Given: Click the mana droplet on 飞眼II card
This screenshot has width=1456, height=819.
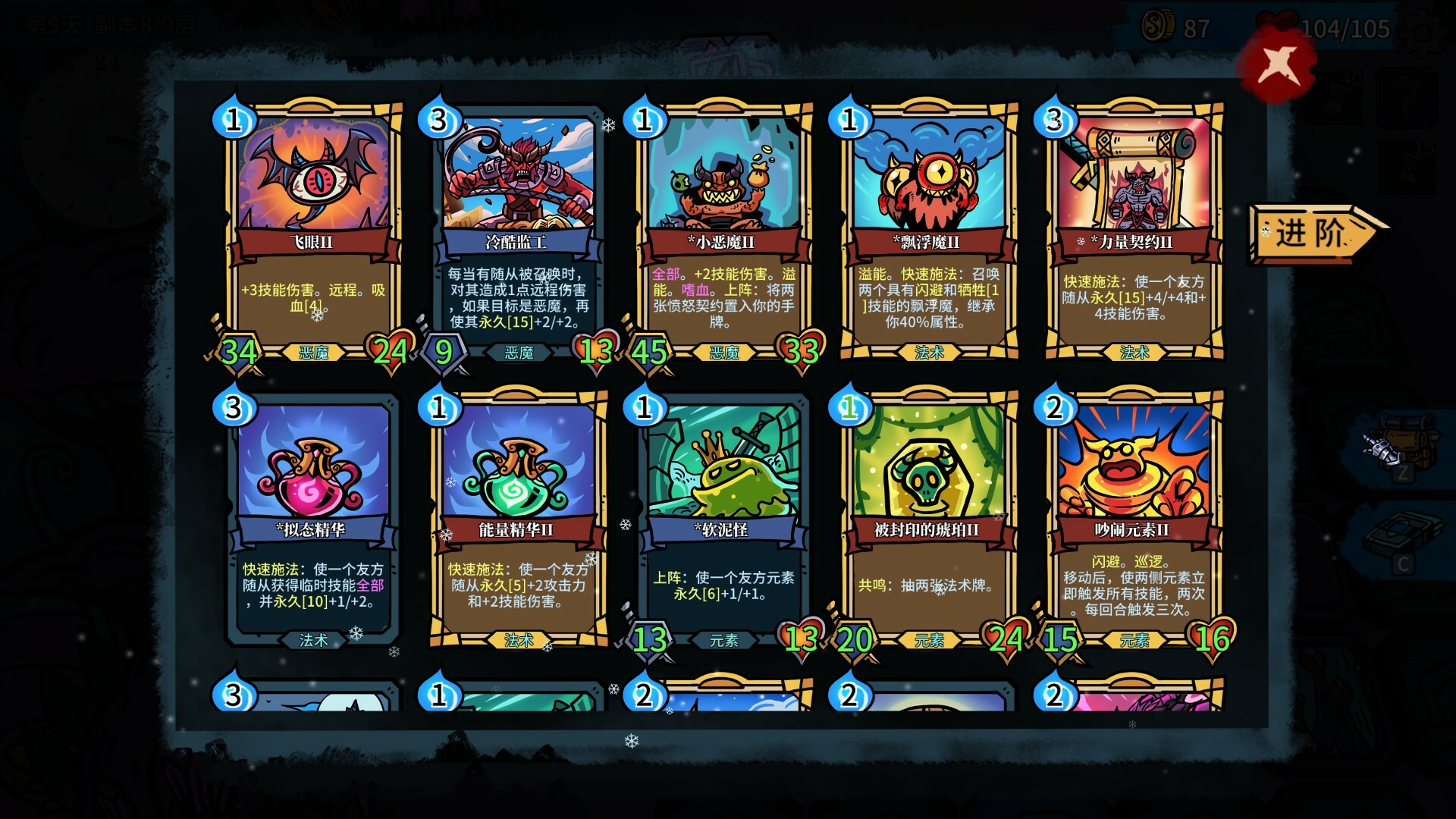Looking at the screenshot, I should (236, 118).
